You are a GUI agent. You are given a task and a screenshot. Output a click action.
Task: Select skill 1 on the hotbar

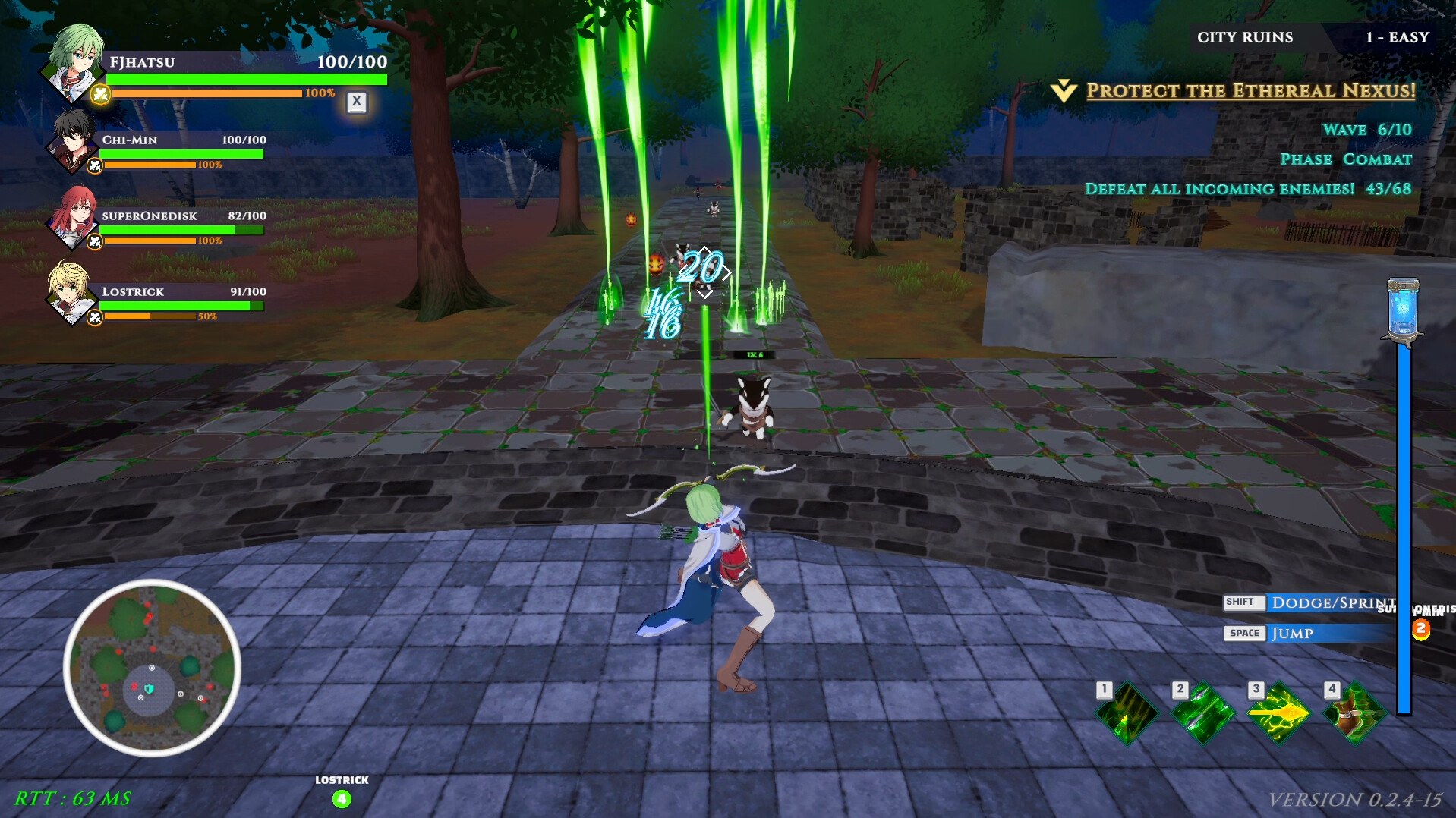1127,713
